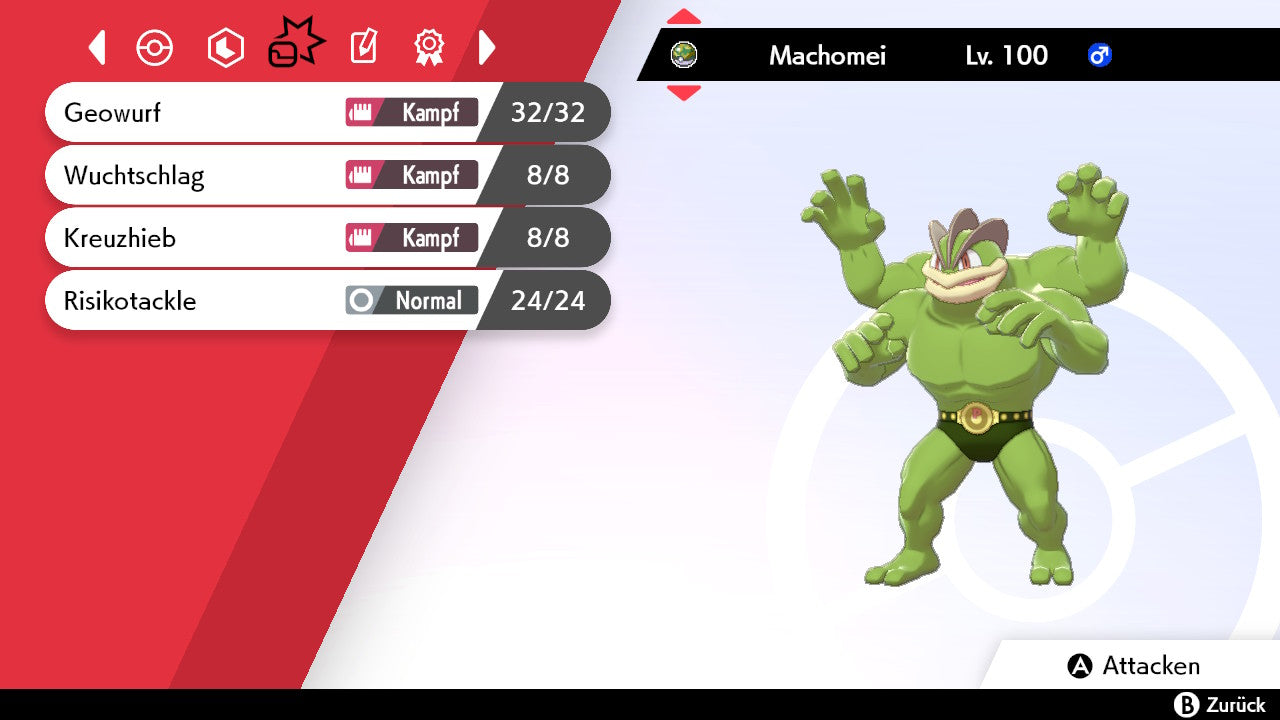Show the moves tab with burst icon
The width and height of the screenshot is (1280, 720).
(x=296, y=46)
